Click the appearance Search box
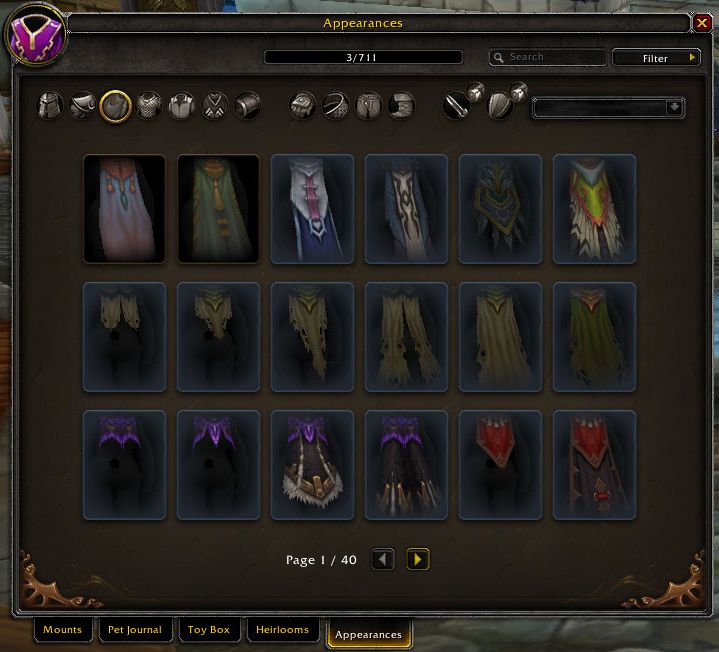 coord(548,58)
